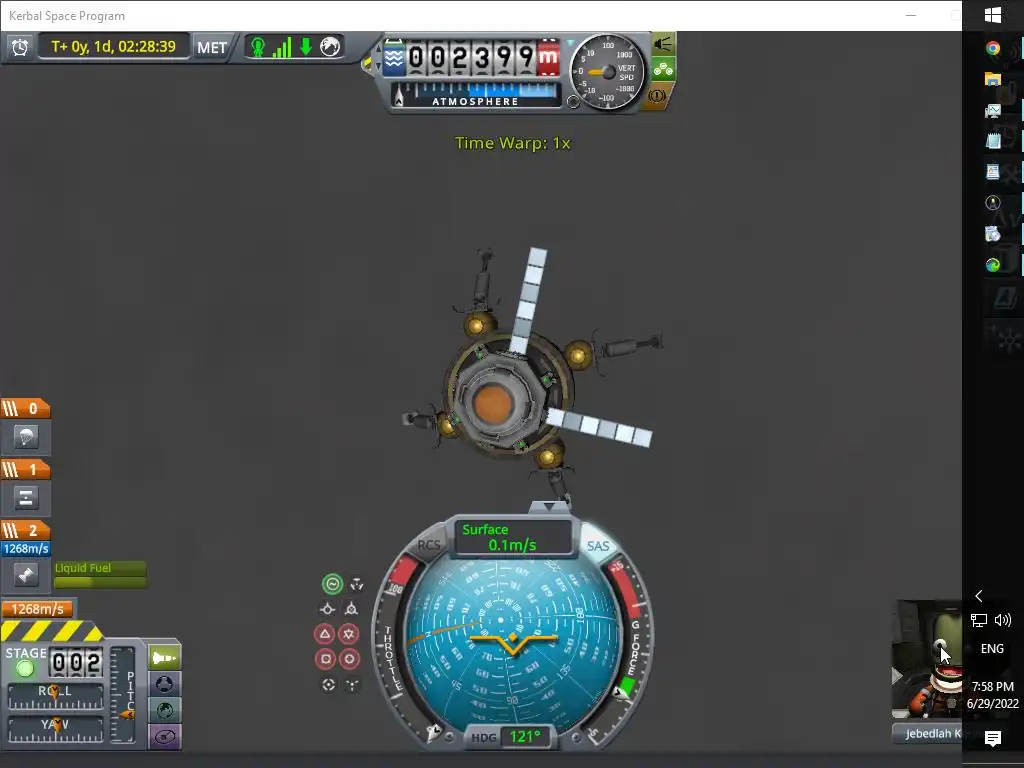
Task: Set SAS to hold prograde
Action: [327, 608]
